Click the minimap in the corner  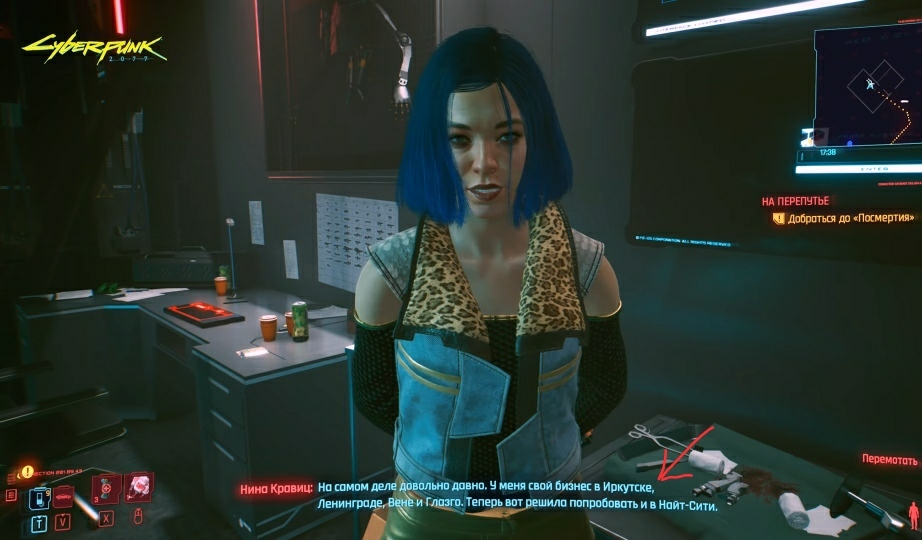[x=866, y=88]
